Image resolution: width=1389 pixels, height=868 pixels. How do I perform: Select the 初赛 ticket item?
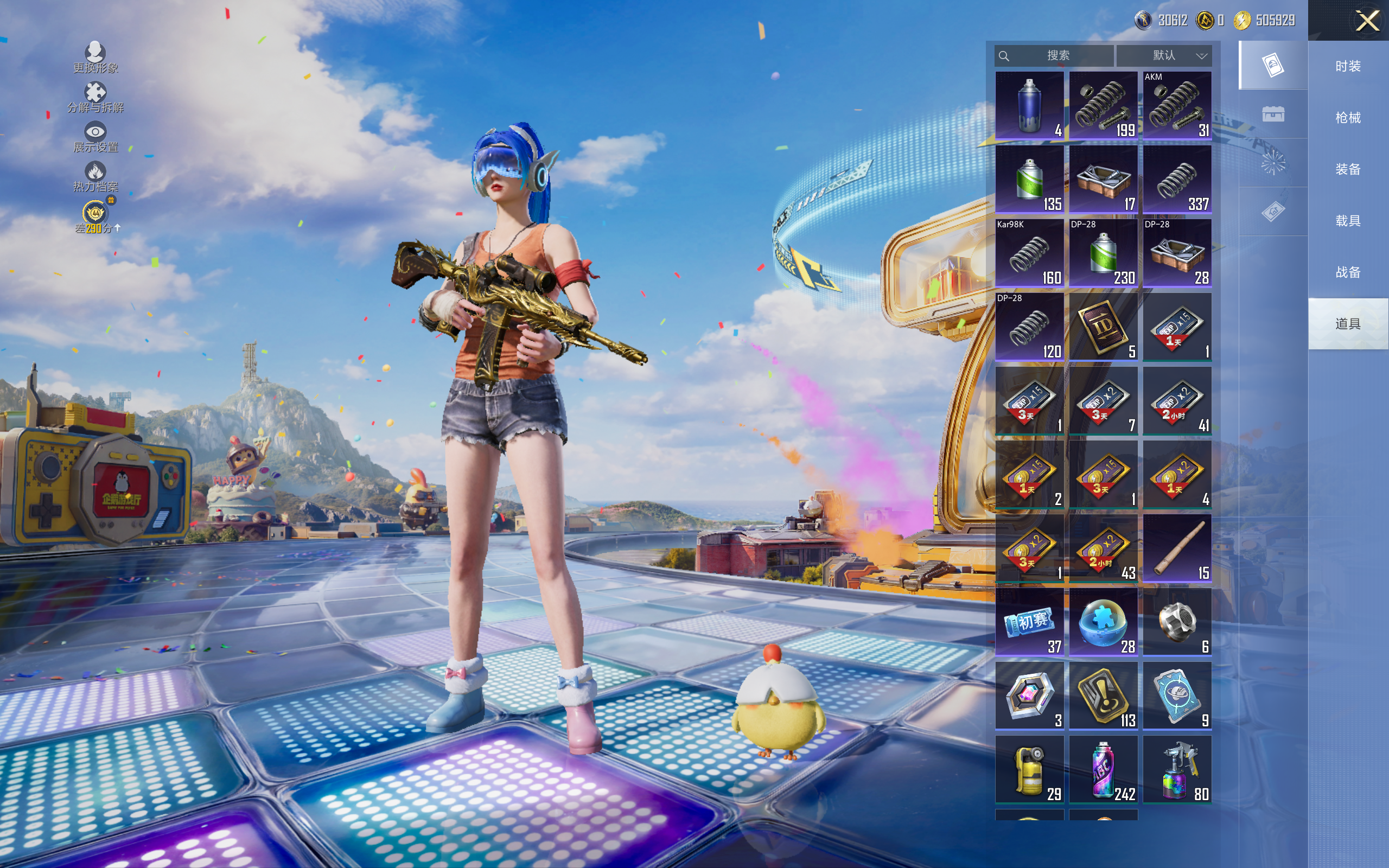[1029, 622]
